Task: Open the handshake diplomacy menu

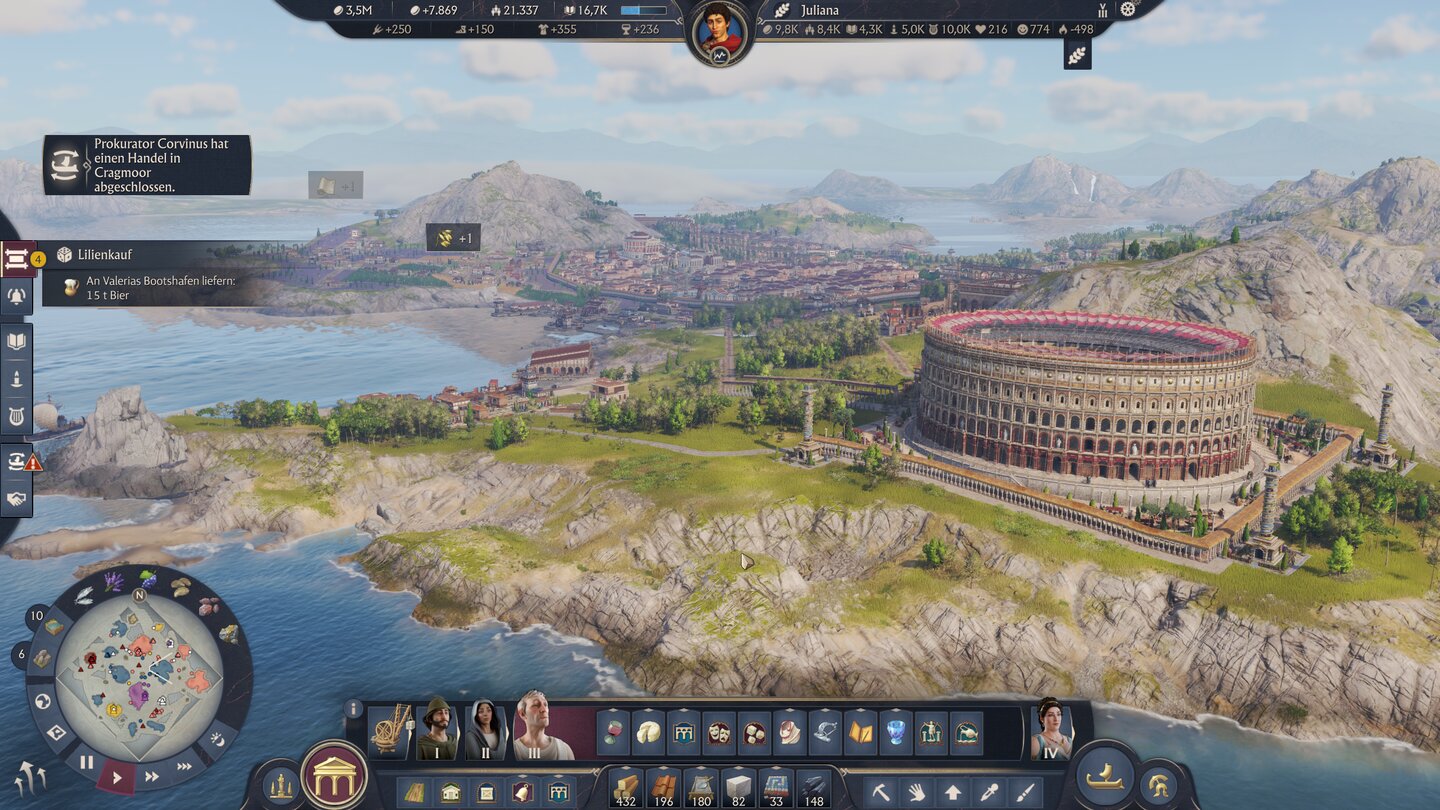Action: tap(17, 498)
